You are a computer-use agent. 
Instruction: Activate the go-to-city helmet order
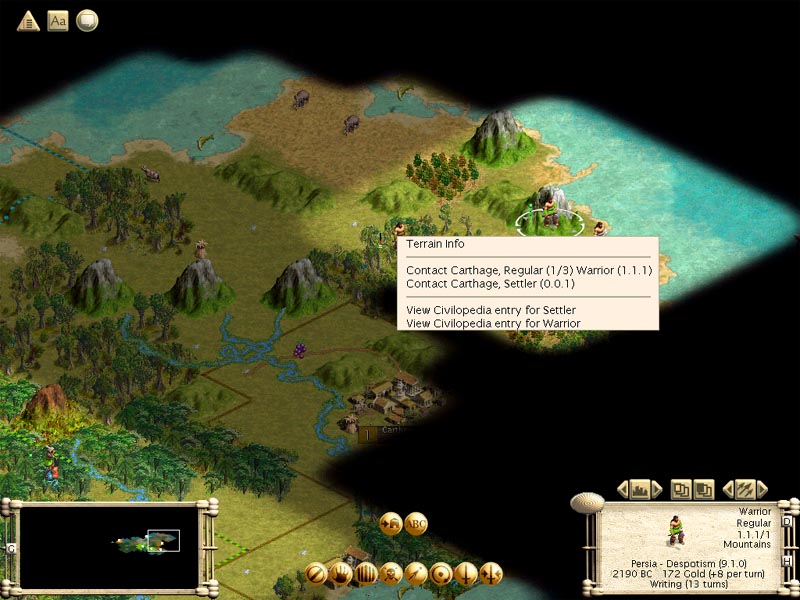pyautogui.click(x=391, y=522)
